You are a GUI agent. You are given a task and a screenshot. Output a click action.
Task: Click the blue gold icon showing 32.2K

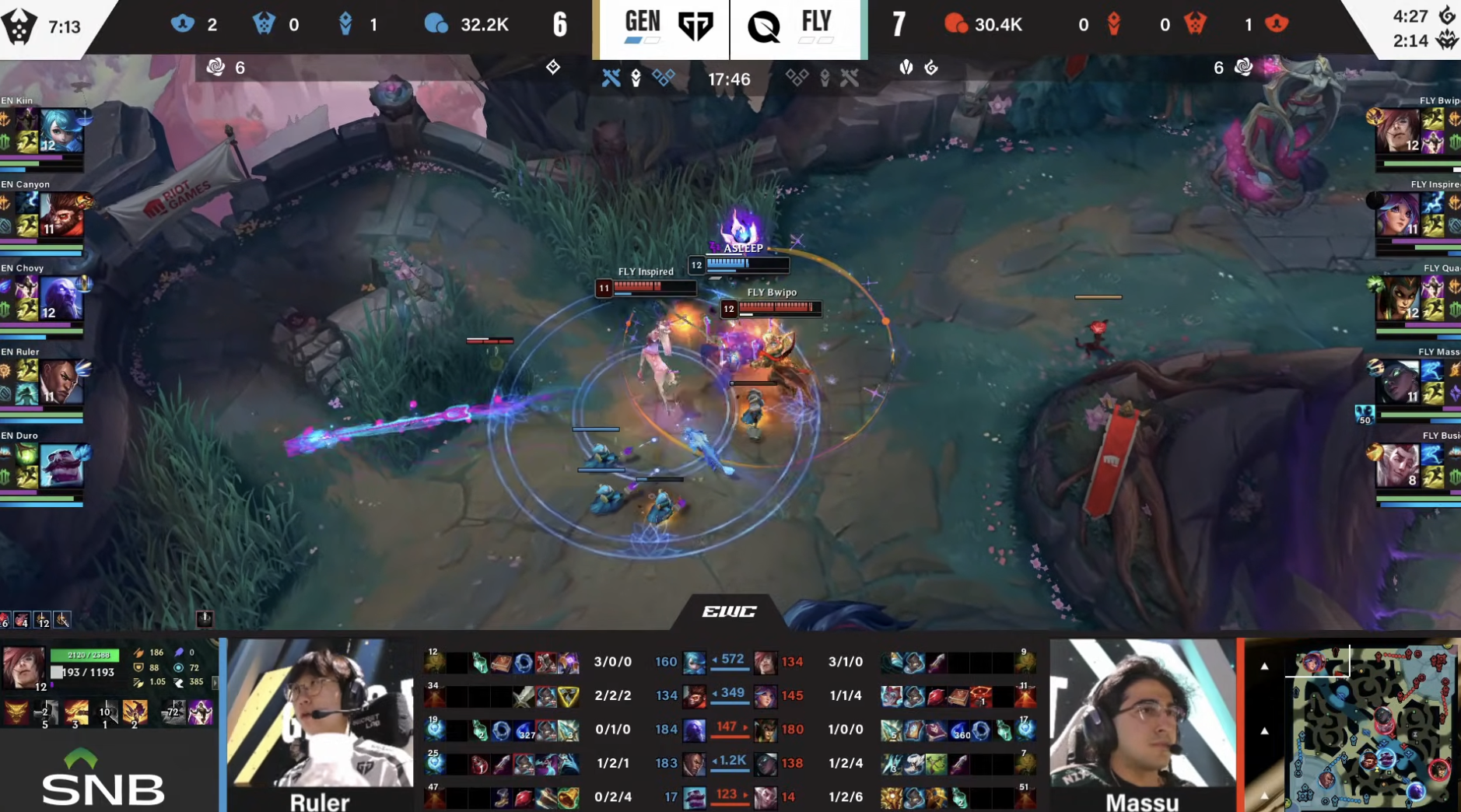pos(440,24)
